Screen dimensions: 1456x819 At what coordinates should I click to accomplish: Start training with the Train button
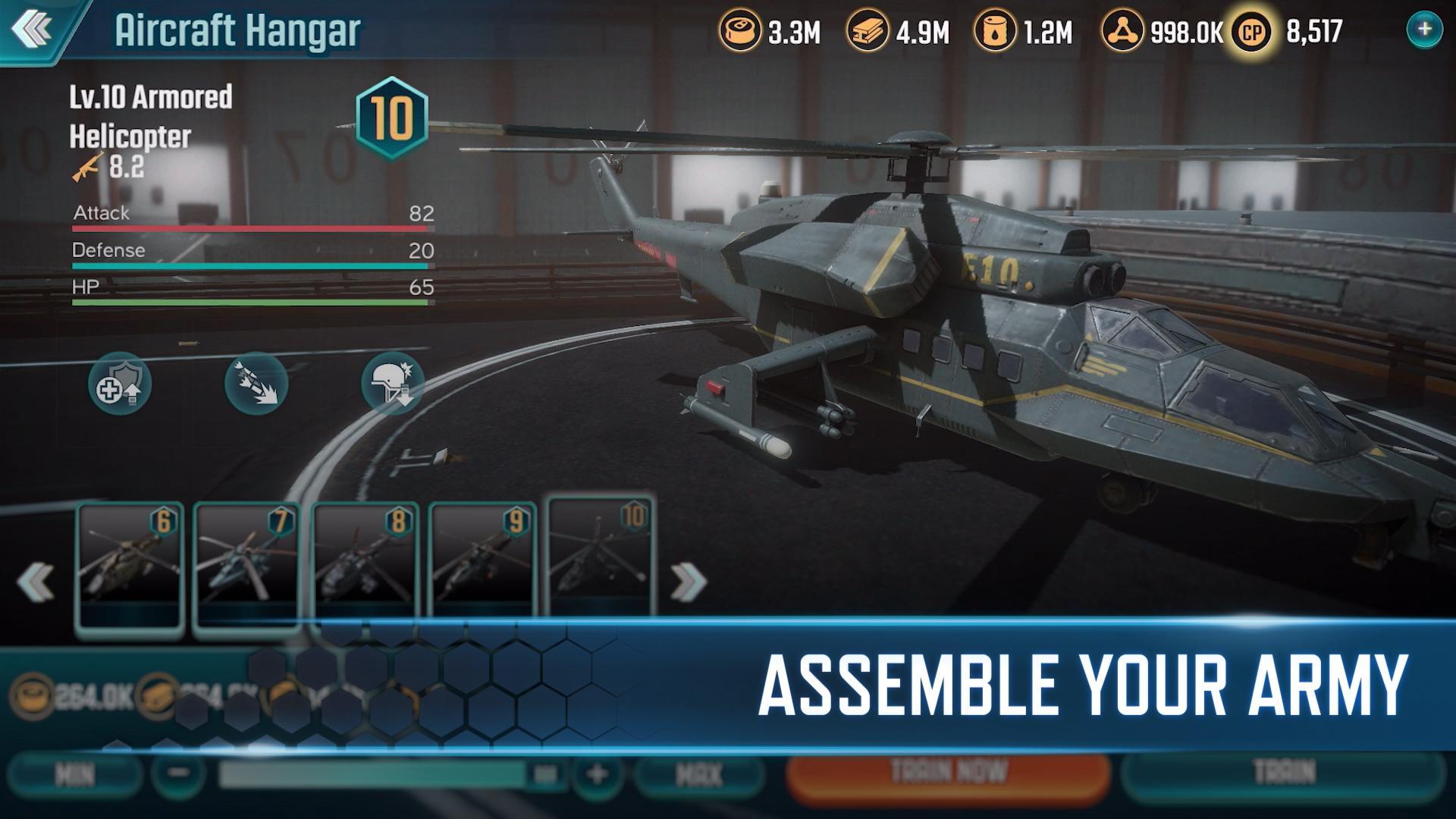(1283, 774)
